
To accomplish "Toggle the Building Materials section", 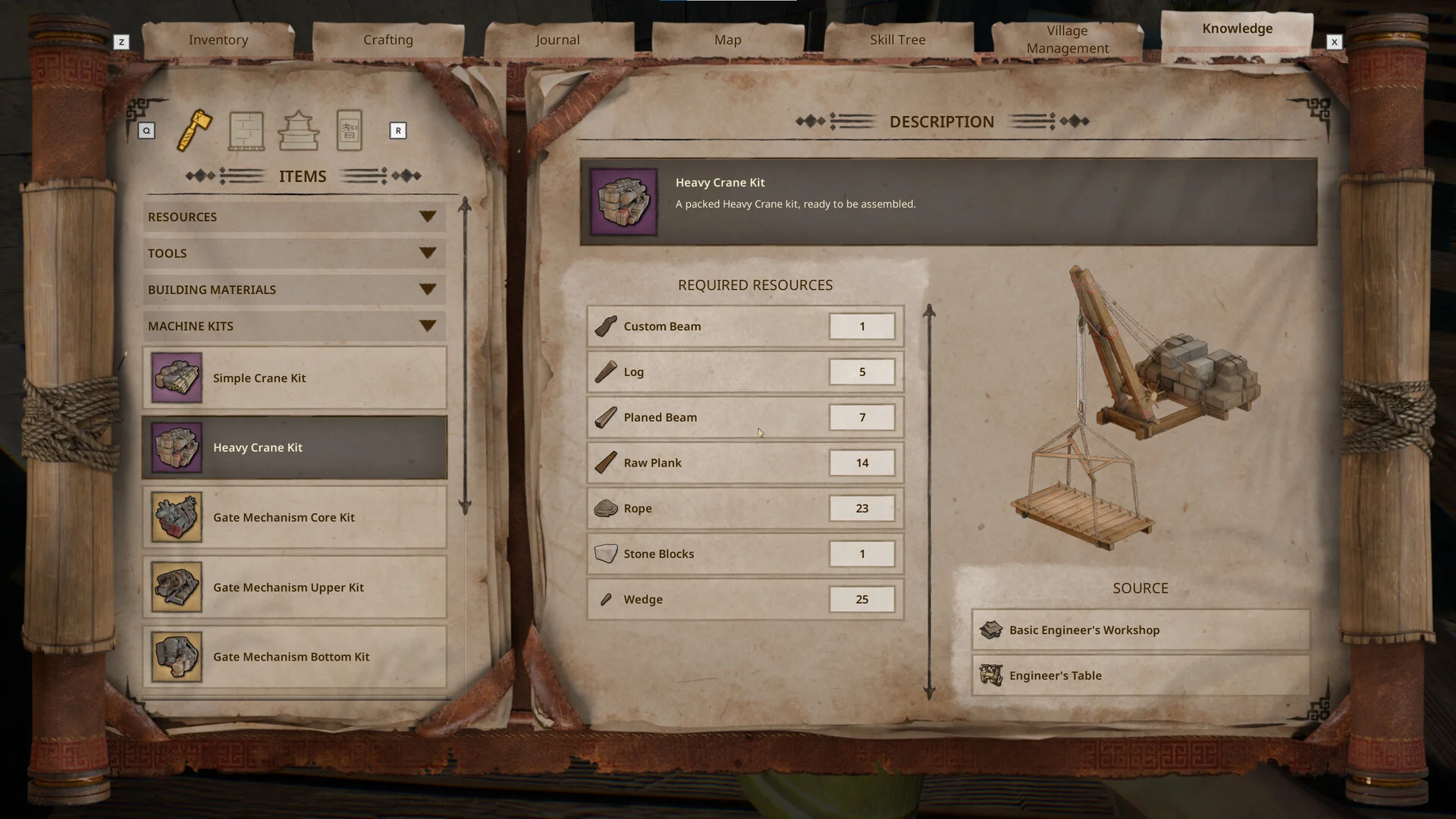I will tap(293, 290).
